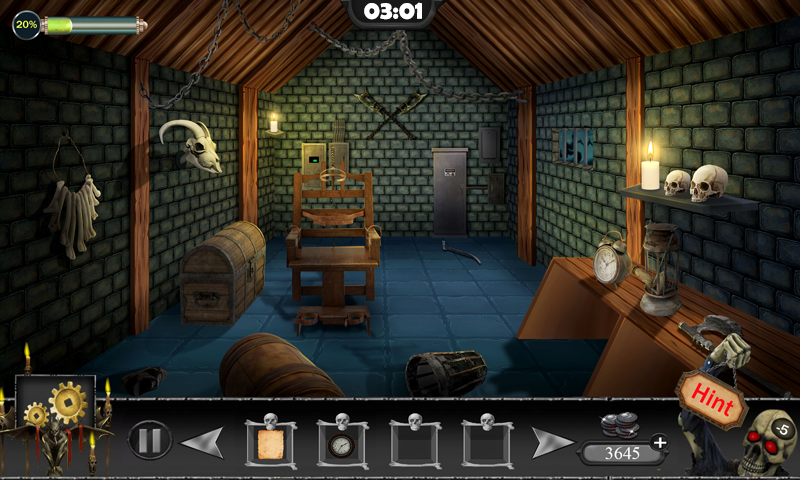The width and height of the screenshot is (800, 480).
Task: Pause the game
Action: click(x=150, y=440)
